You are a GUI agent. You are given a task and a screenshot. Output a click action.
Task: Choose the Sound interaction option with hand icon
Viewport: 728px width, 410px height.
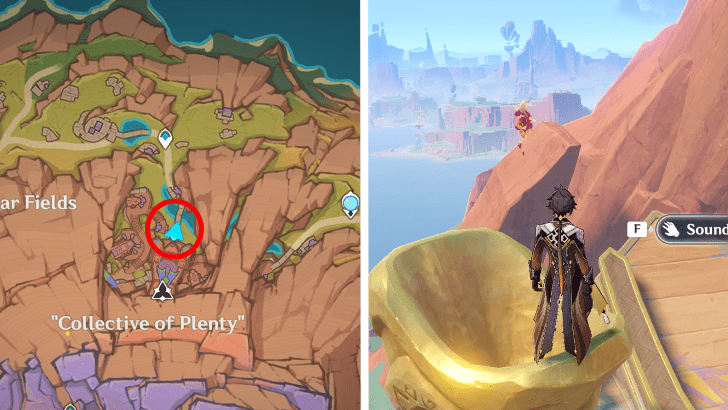tap(693, 229)
